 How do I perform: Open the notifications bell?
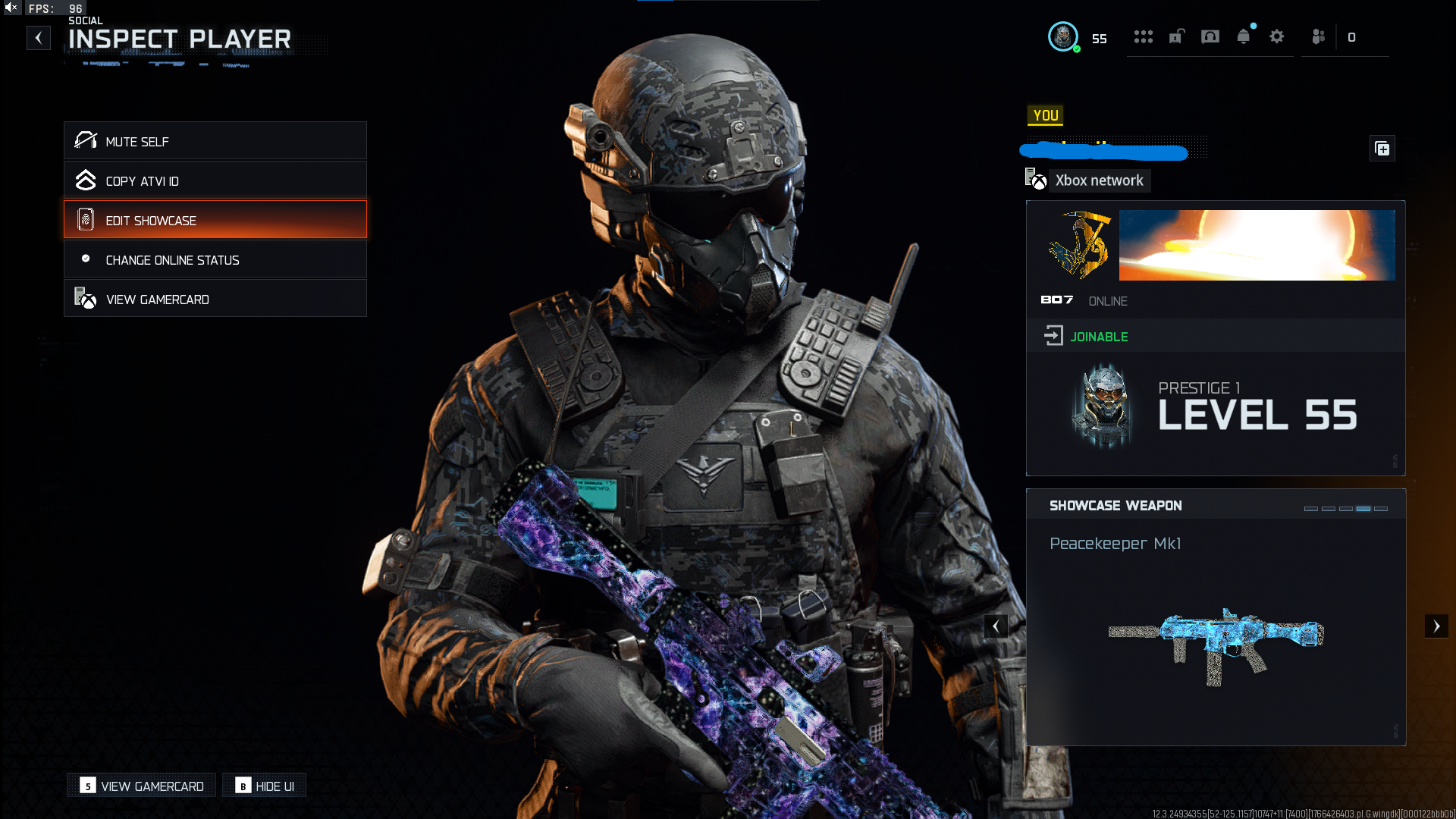[x=1243, y=36]
